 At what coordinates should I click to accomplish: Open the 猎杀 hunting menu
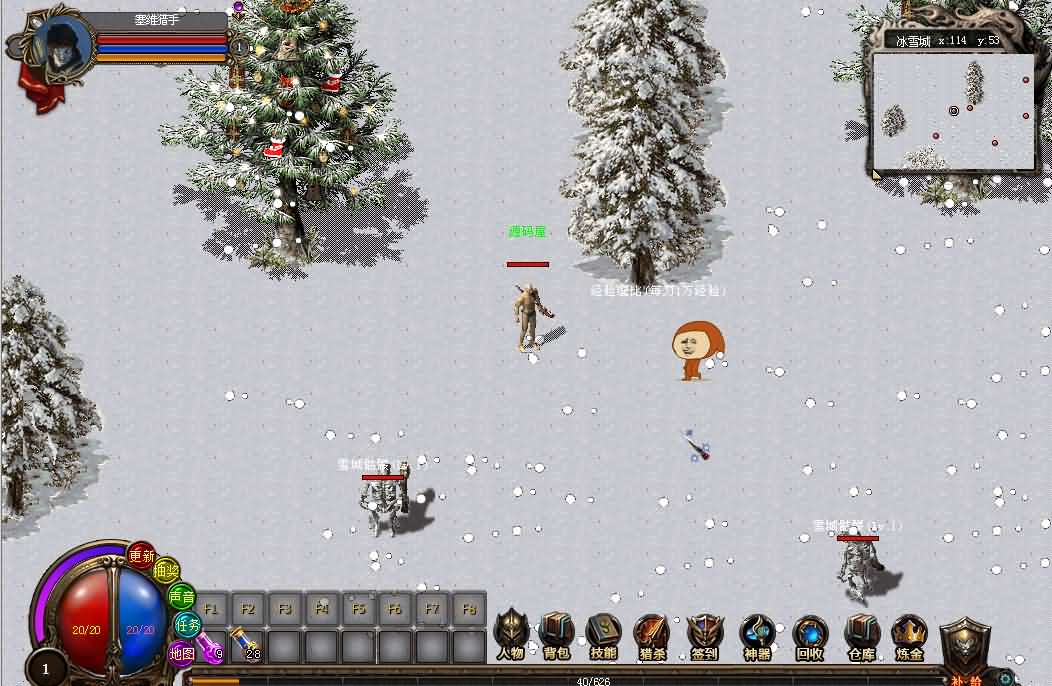(651, 633)
